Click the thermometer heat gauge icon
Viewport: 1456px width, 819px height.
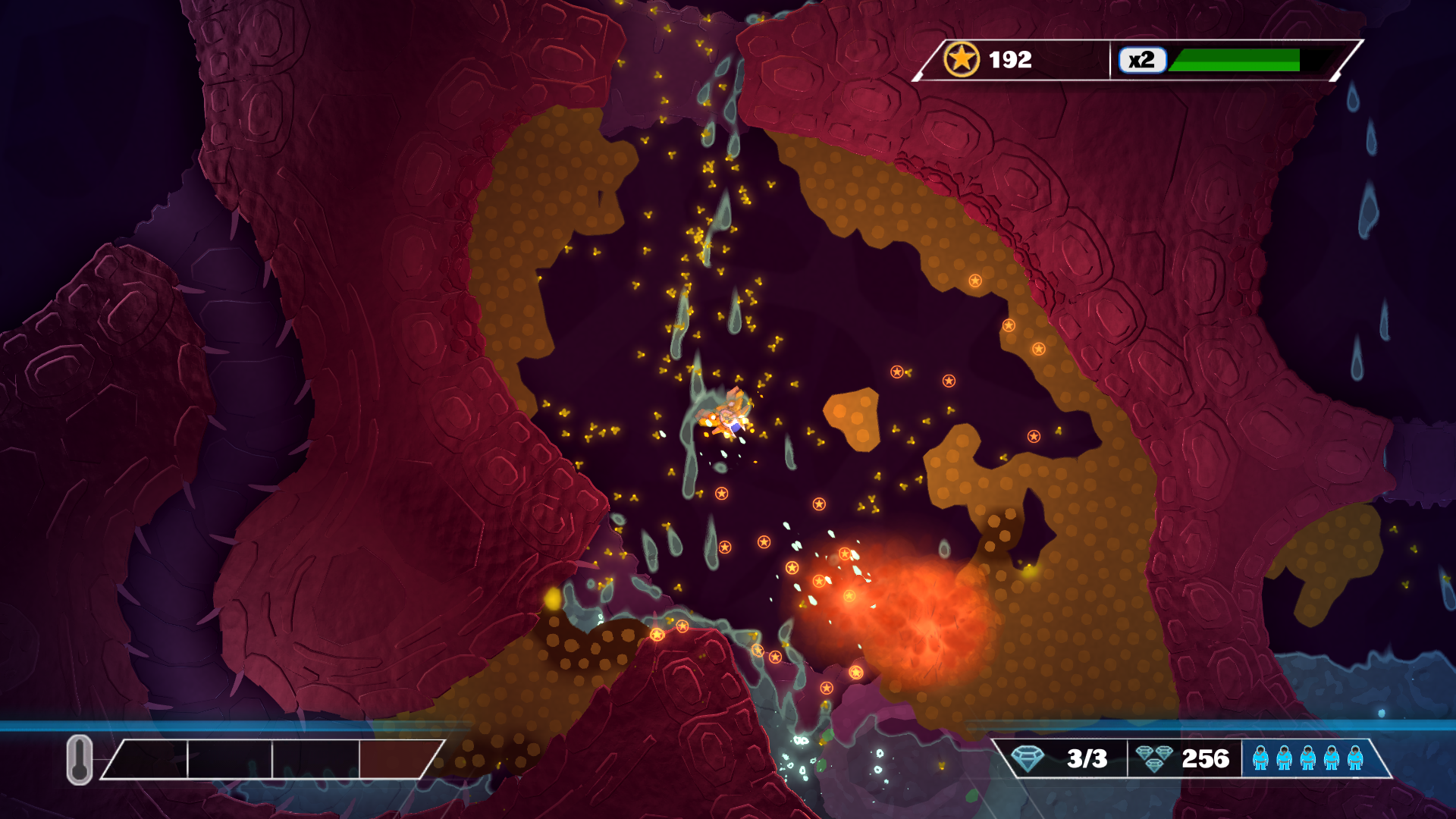[80, 759]
